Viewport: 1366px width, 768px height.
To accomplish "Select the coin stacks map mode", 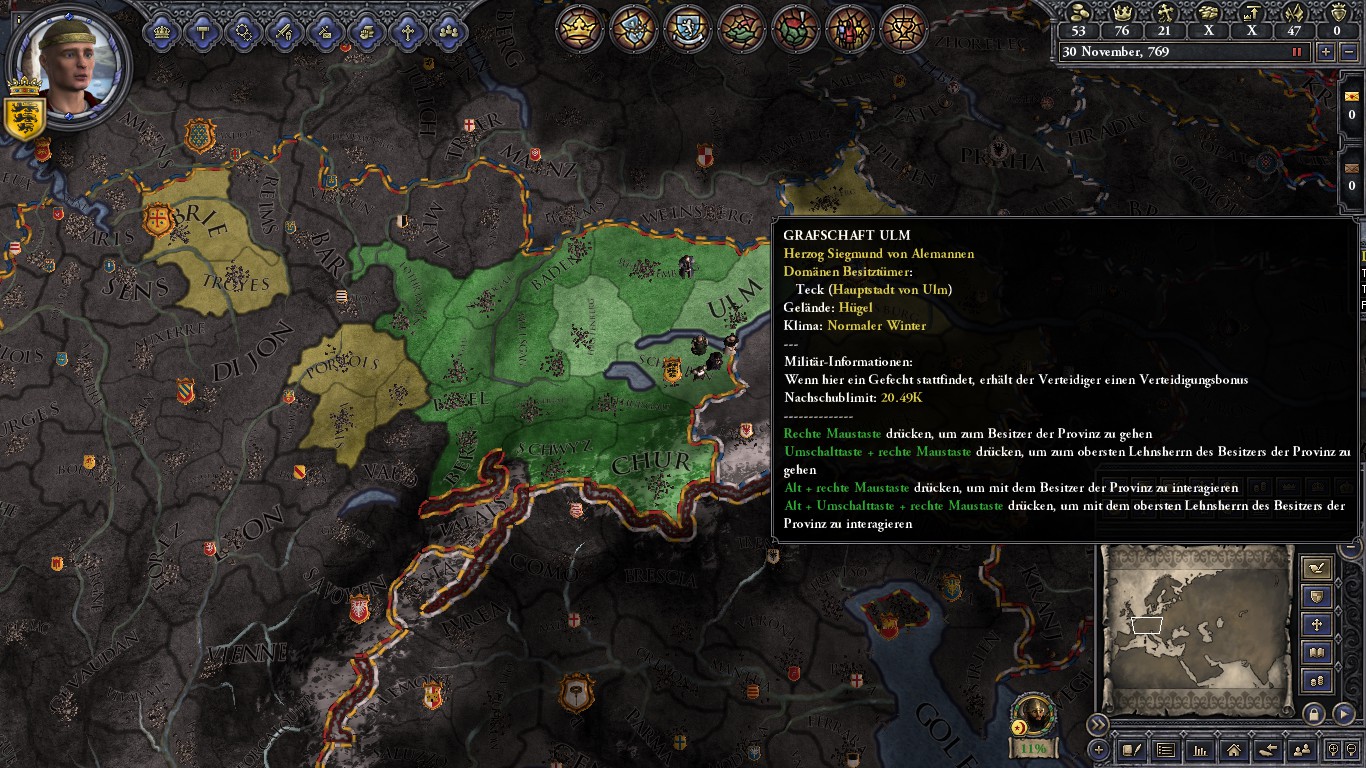I will [x=1317, y=681].
